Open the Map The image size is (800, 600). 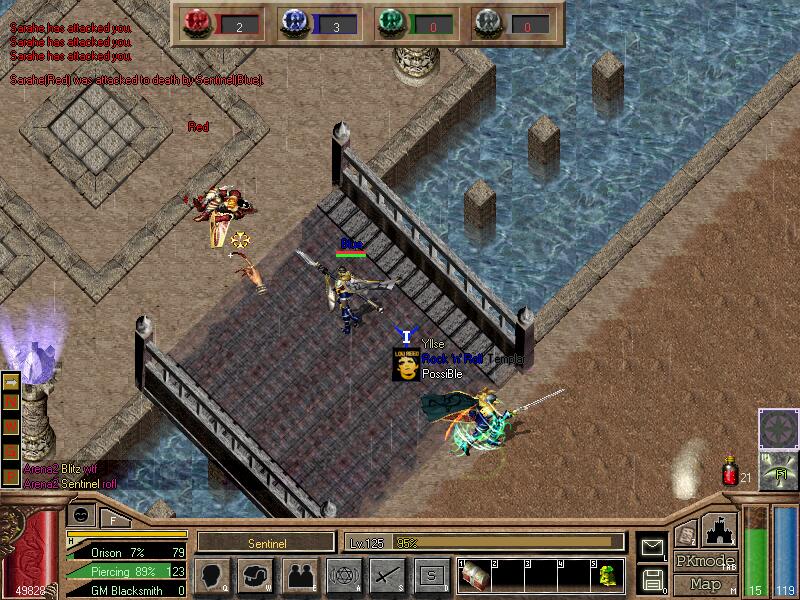[x=706, y=584]
